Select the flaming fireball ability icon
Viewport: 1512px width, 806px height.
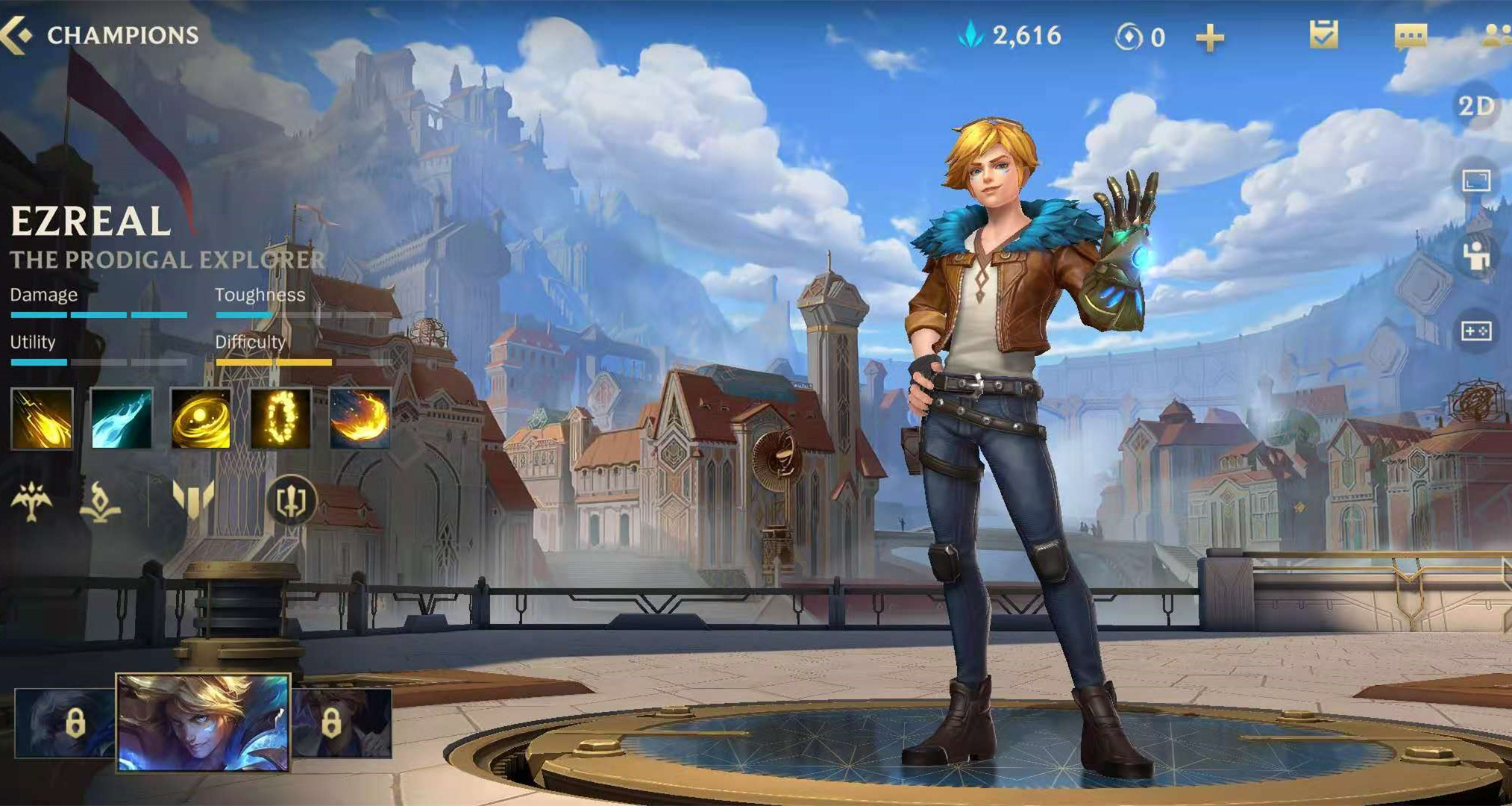(x=360, y=419)
